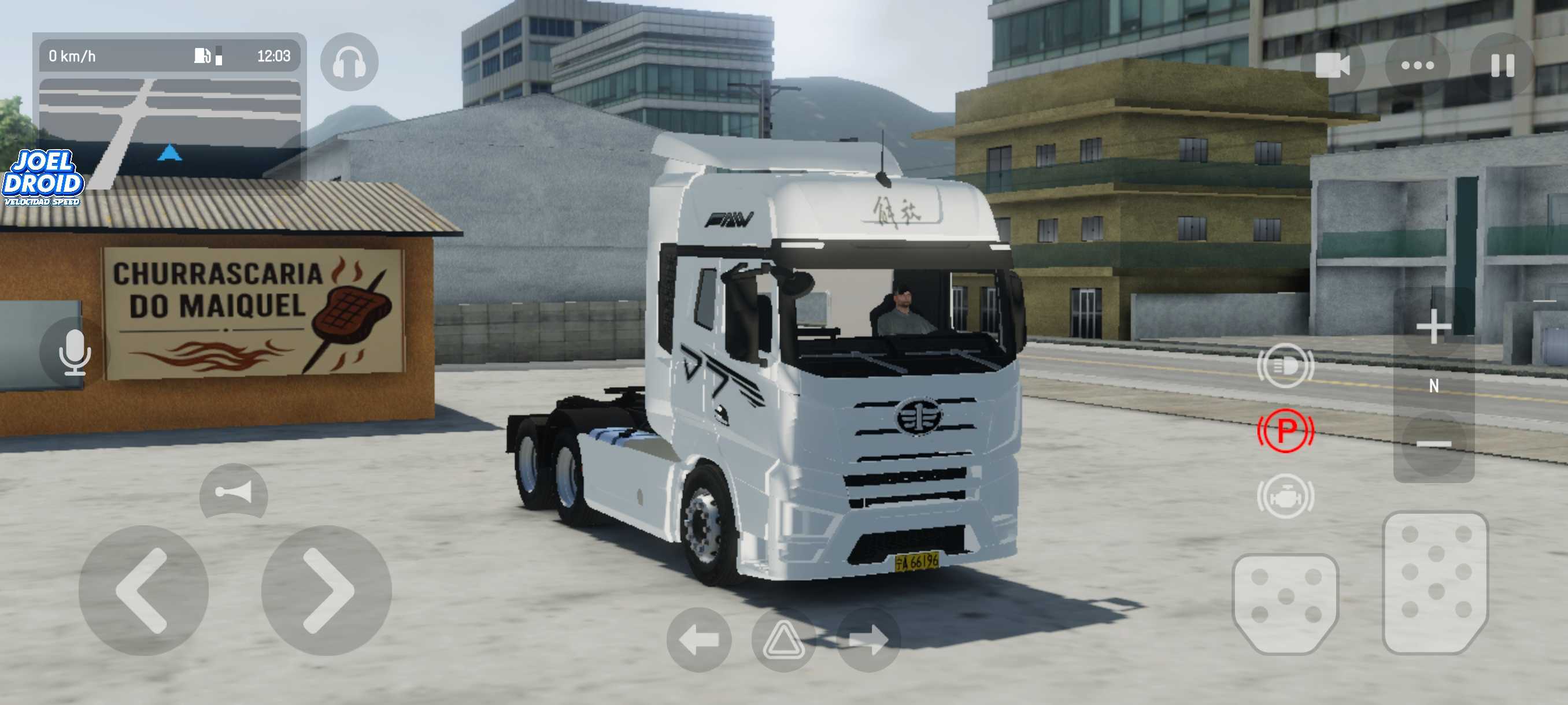The width and height of the screenshot is (1568, 705).
Task: Shift down with the minus button
Action: click(x=1433, y=444)
